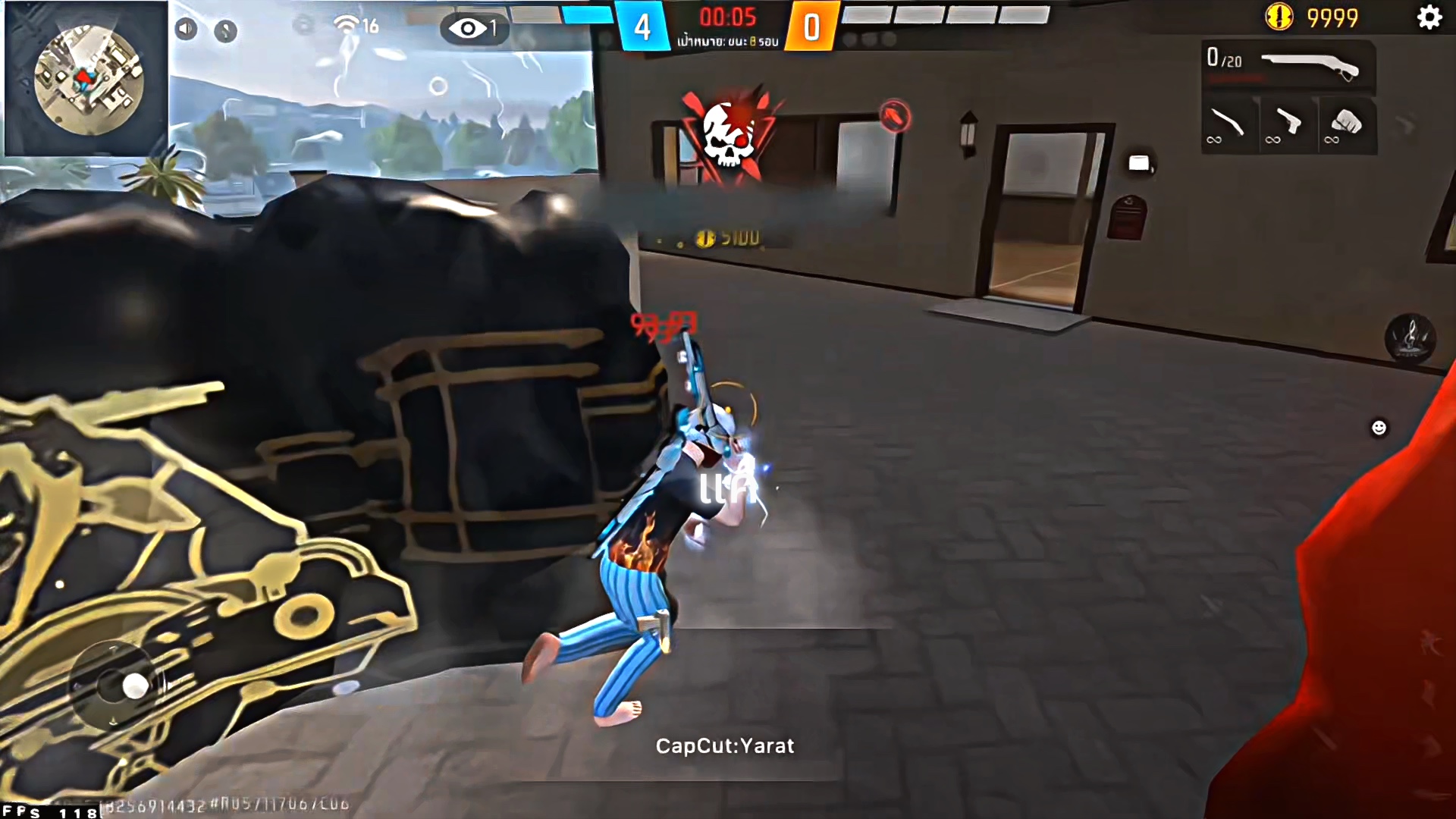Screen dimensions: 1456x819
Task: Select the shotgun weapon slot
Action: click(x=1289, y=66)
